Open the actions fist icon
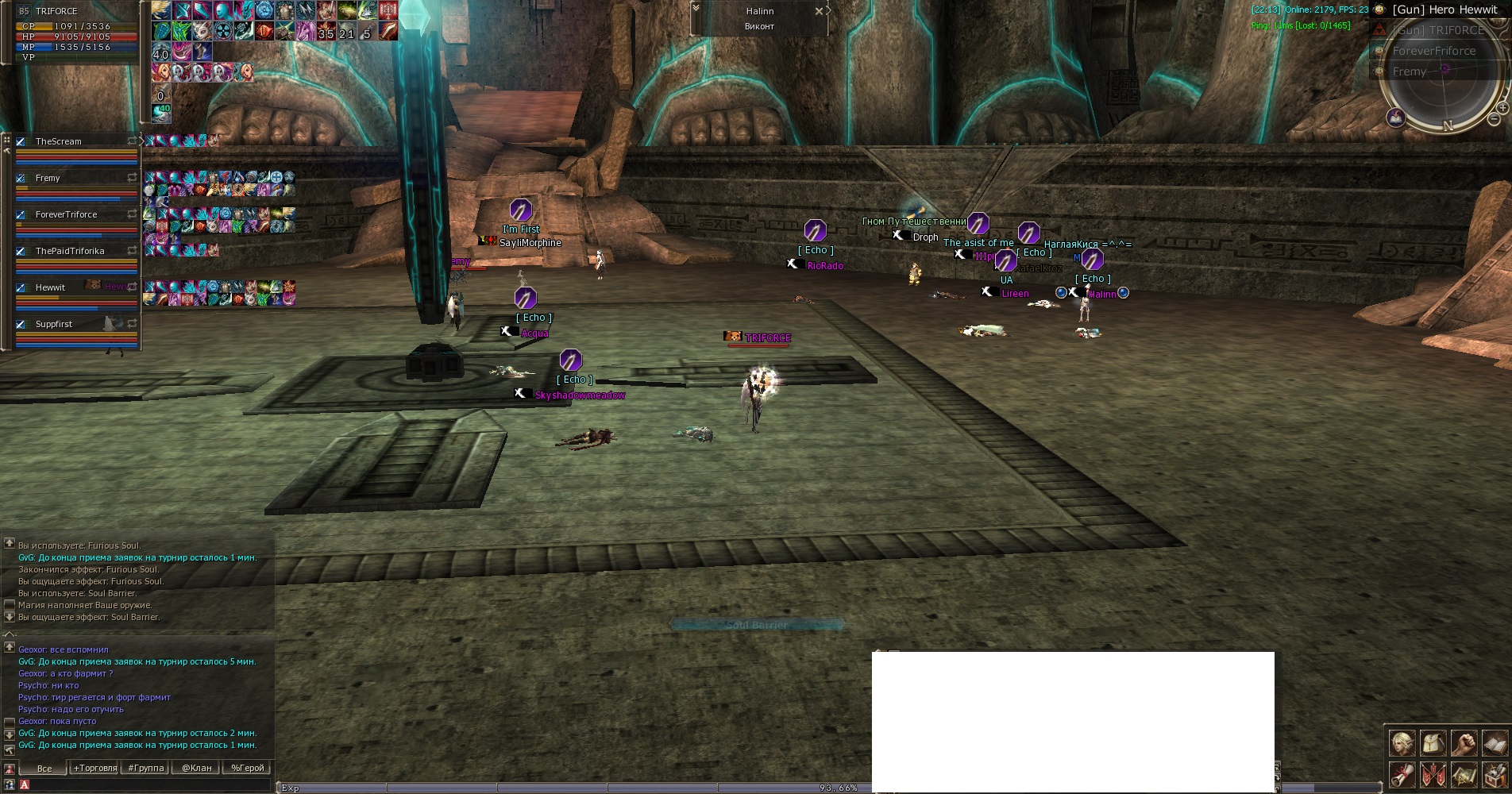 coord(1464,743)
